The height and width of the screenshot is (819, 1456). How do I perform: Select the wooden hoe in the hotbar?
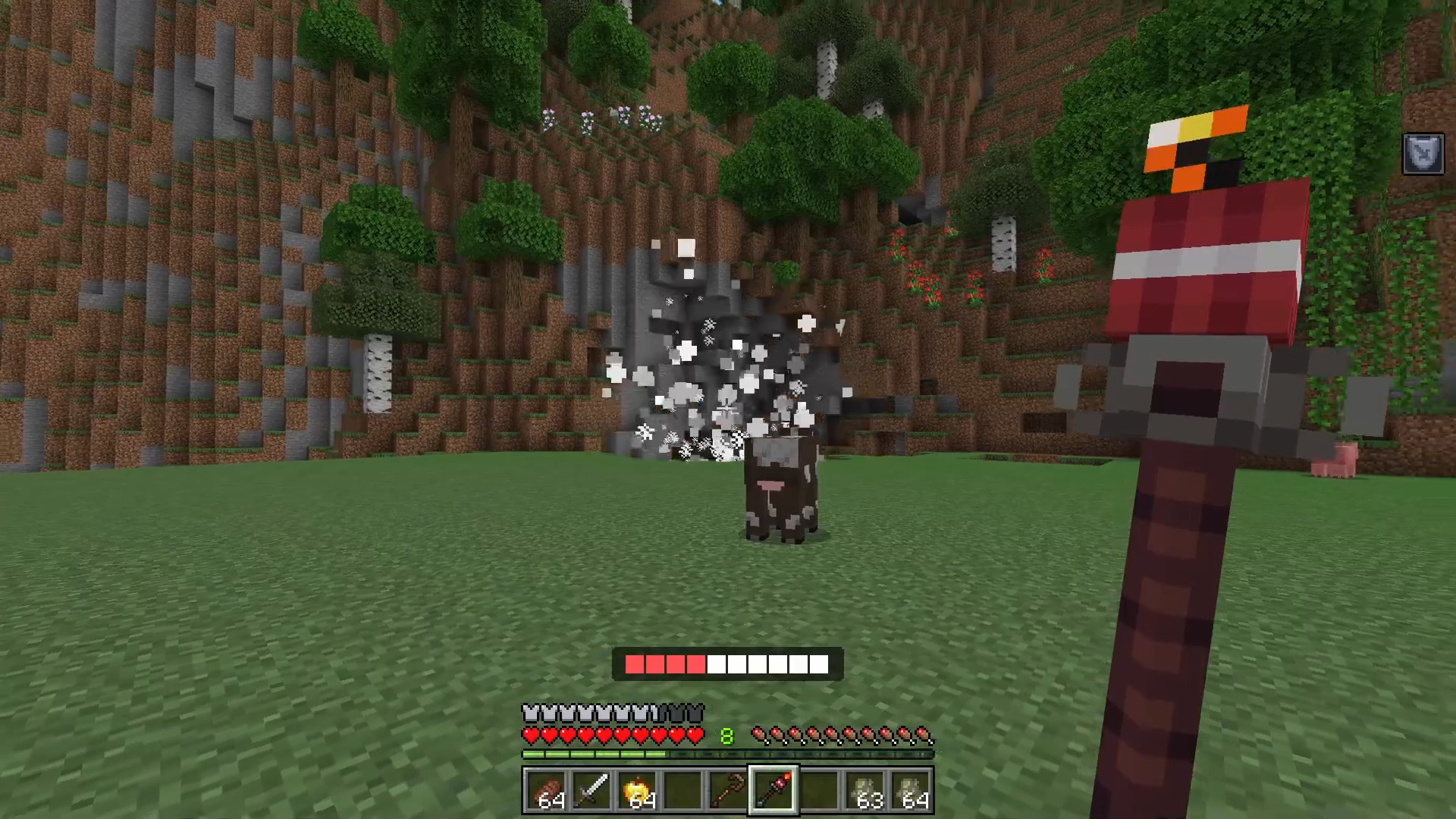[x=730, y=791]
